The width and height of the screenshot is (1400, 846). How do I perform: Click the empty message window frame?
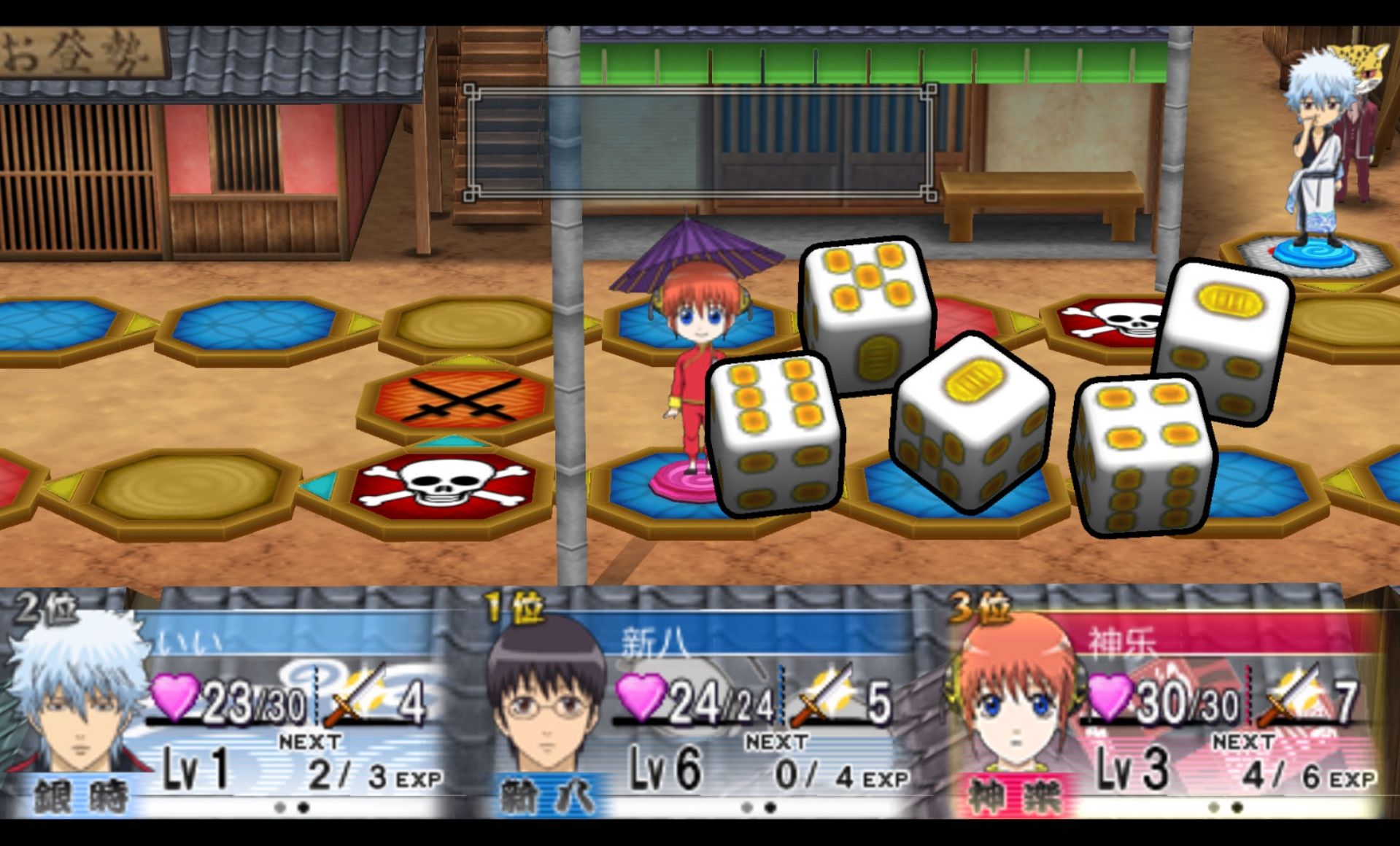click(700, 142)
